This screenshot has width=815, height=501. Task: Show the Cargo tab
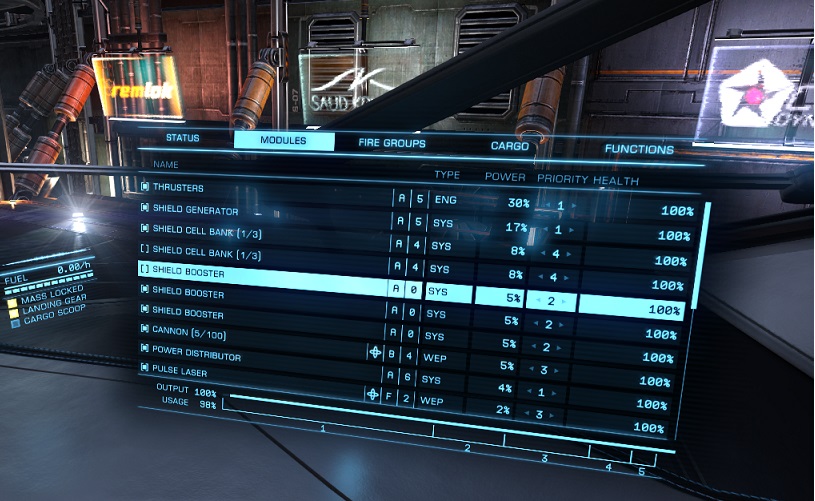[509, 146]
